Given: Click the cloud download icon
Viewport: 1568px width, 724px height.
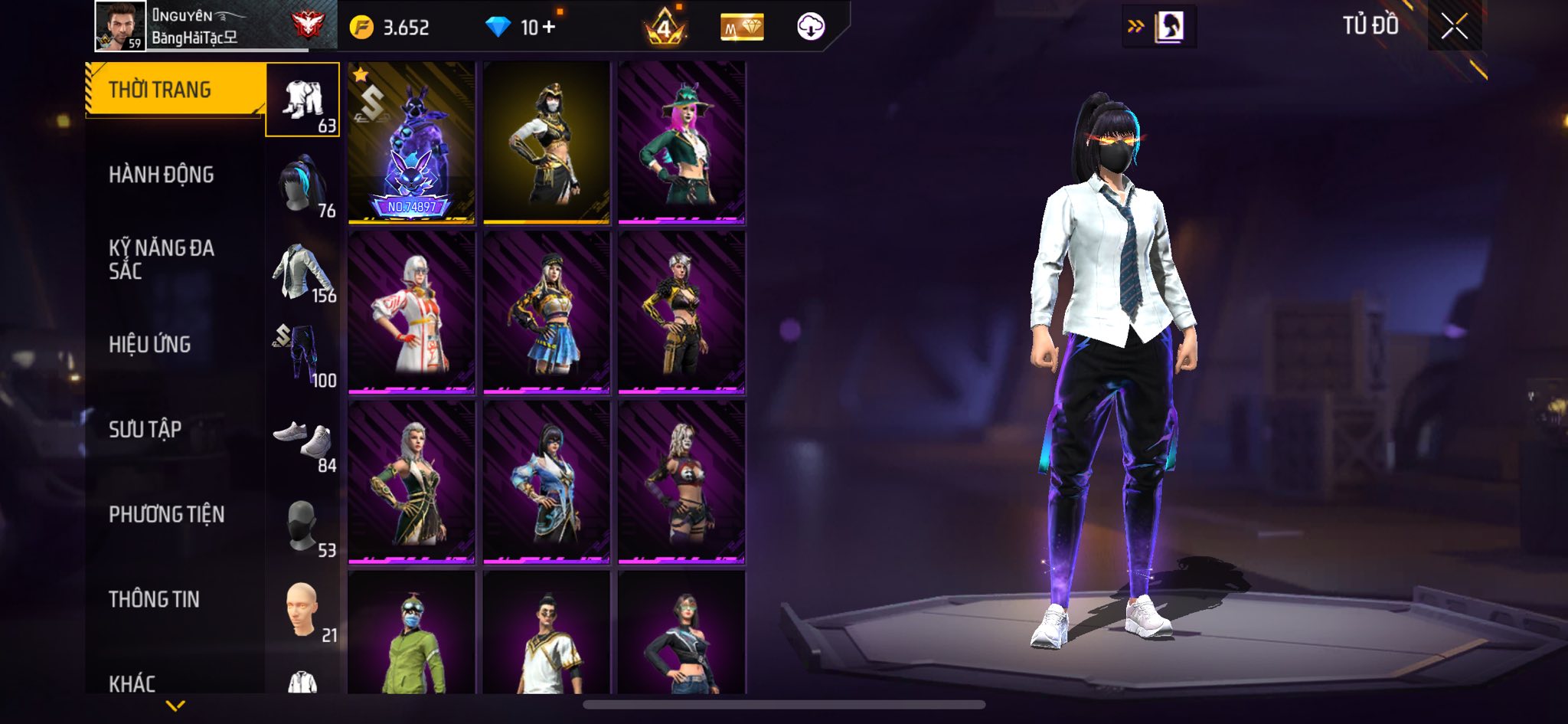Looking at the screenshot, I should click(x=810, y=28).
